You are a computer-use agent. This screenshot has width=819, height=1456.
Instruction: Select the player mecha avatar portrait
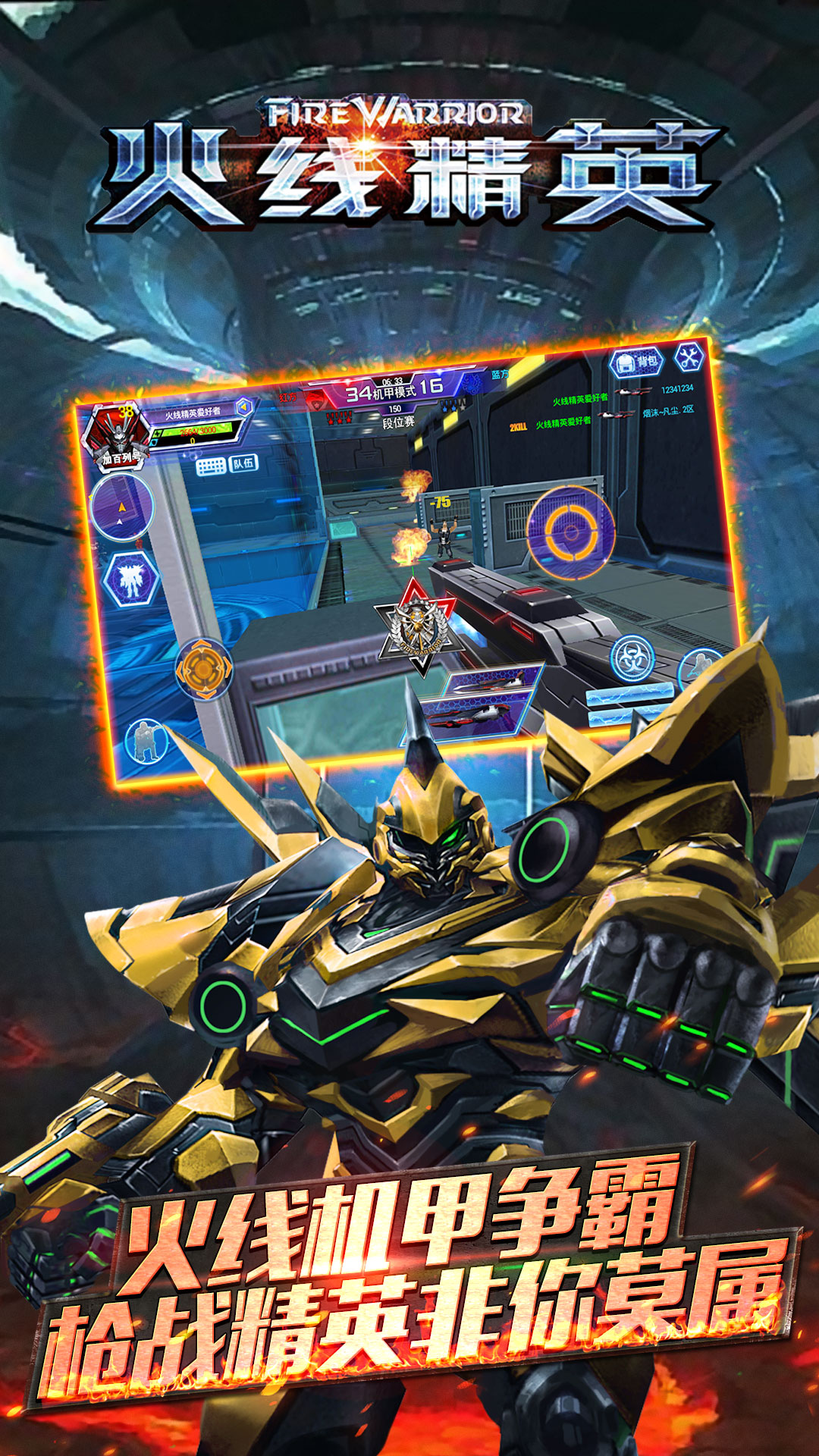[x=115, y=435]
